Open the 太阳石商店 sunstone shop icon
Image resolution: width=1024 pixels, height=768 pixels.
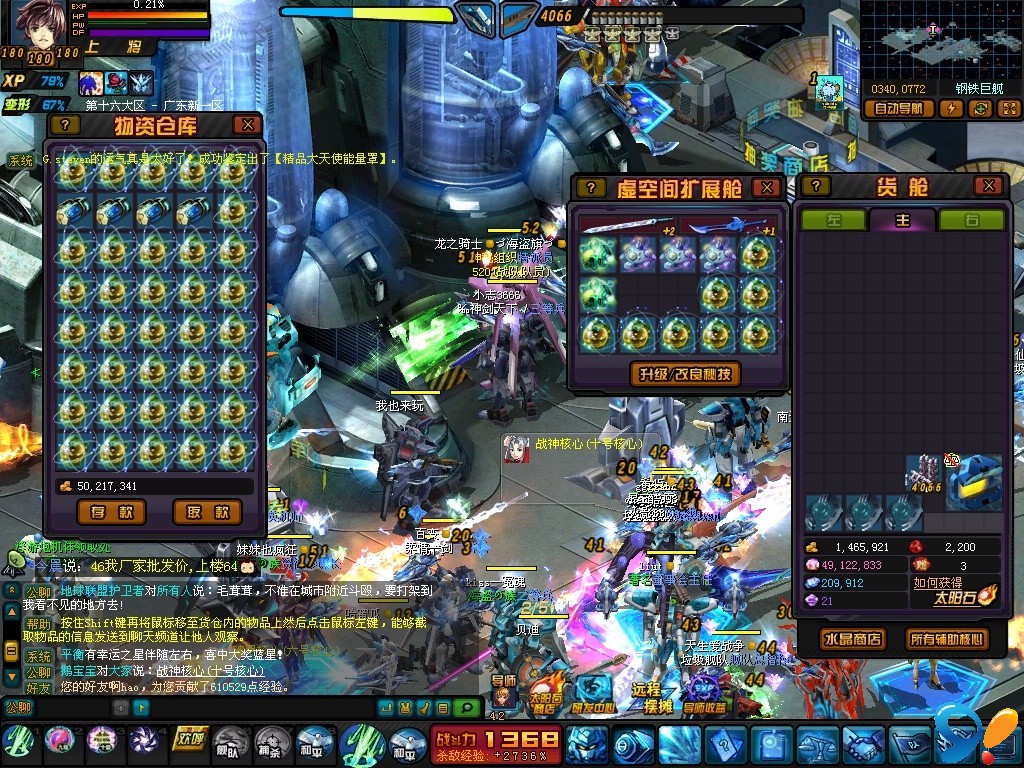click(545, 692)
